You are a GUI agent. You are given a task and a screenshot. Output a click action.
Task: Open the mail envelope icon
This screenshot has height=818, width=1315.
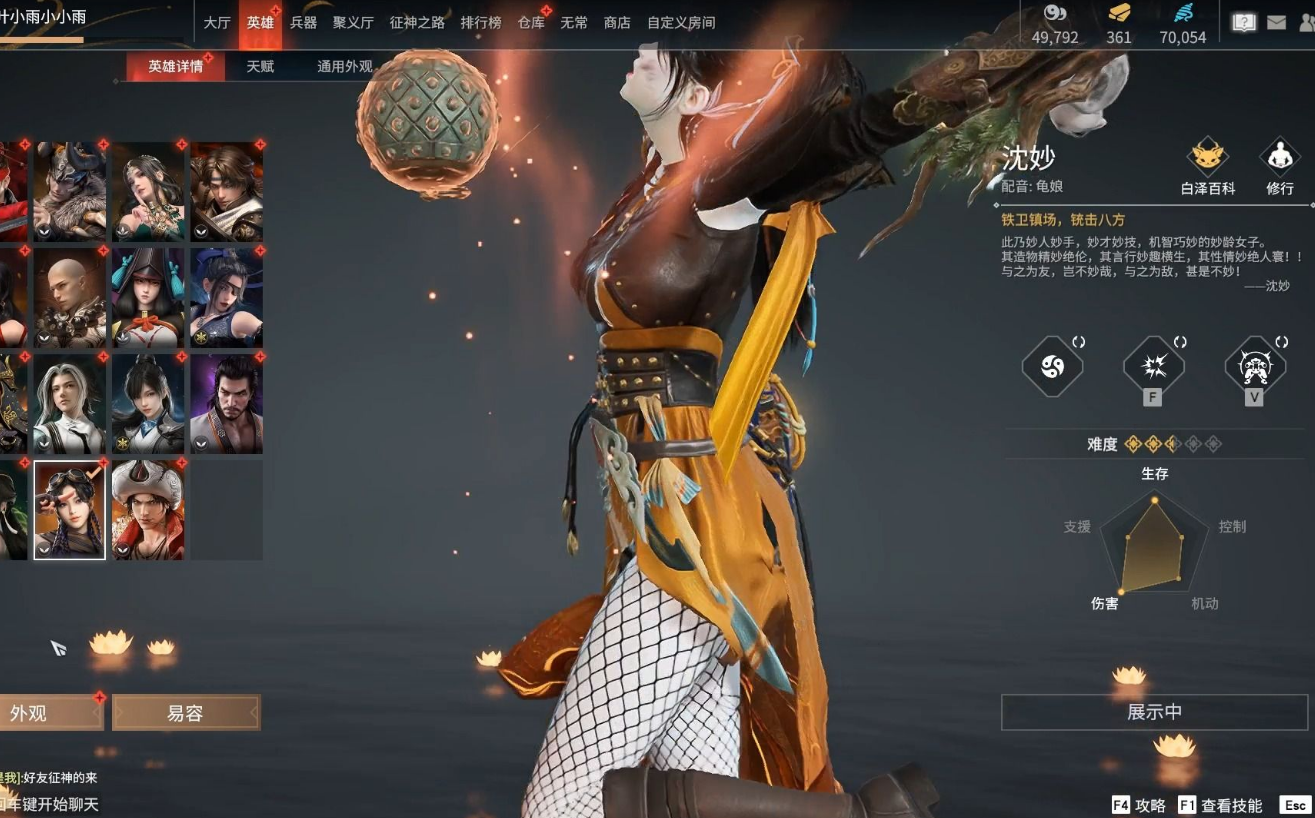pyautogui.click(x=1276, y=22)
